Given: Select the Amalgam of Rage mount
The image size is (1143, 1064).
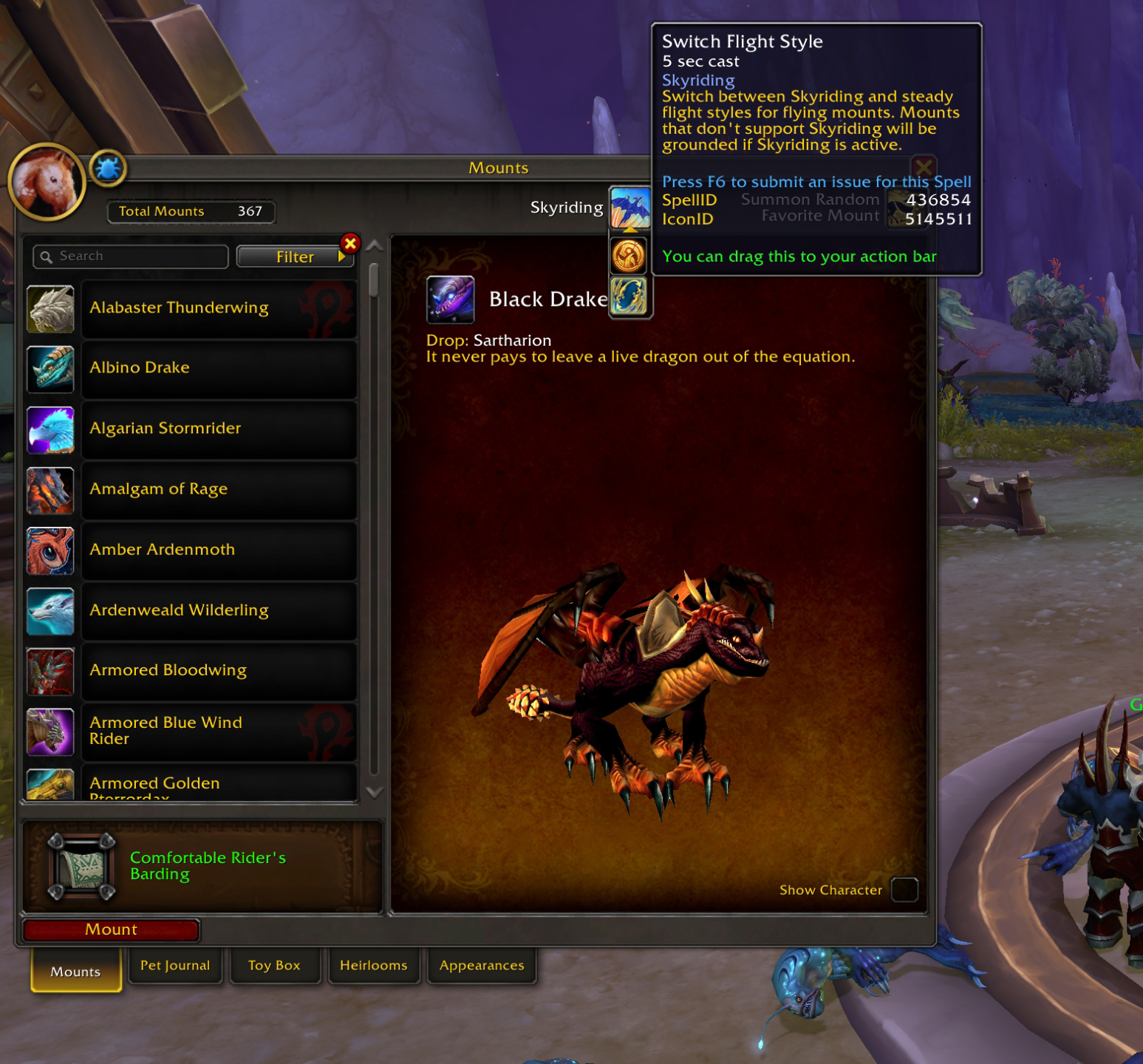Looking at the screenshot, I should pyautogui.click(x=218, y=489).
